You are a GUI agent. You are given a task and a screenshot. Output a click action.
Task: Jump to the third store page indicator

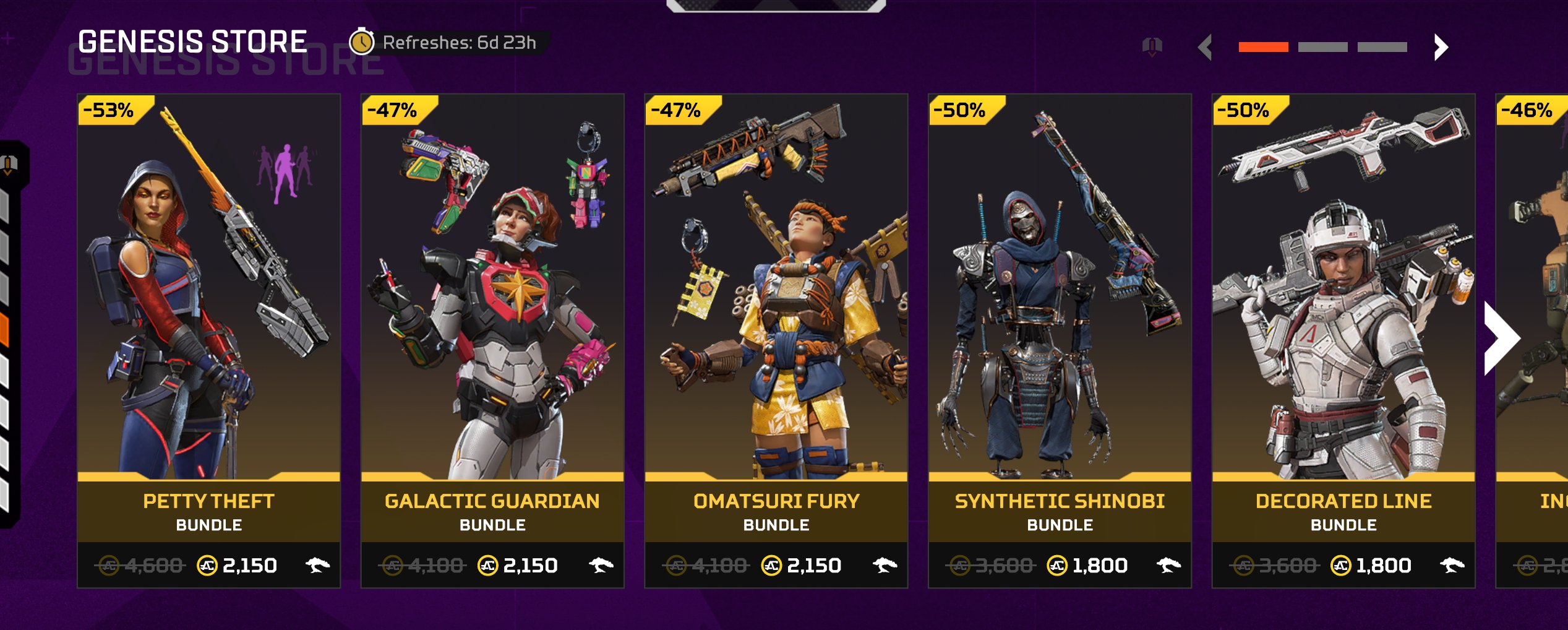click(1382, 47)
